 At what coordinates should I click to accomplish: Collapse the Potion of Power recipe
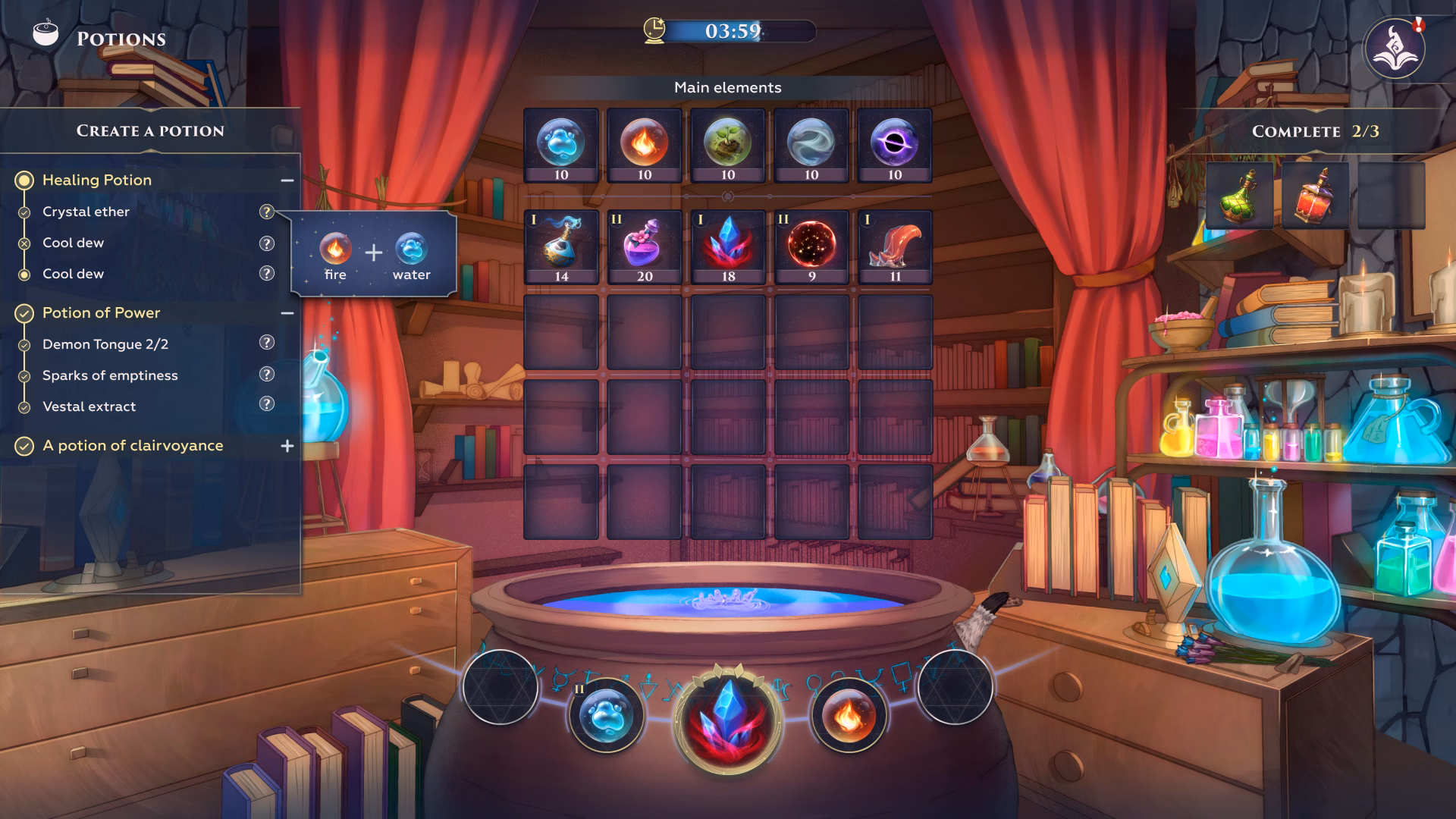287,312
